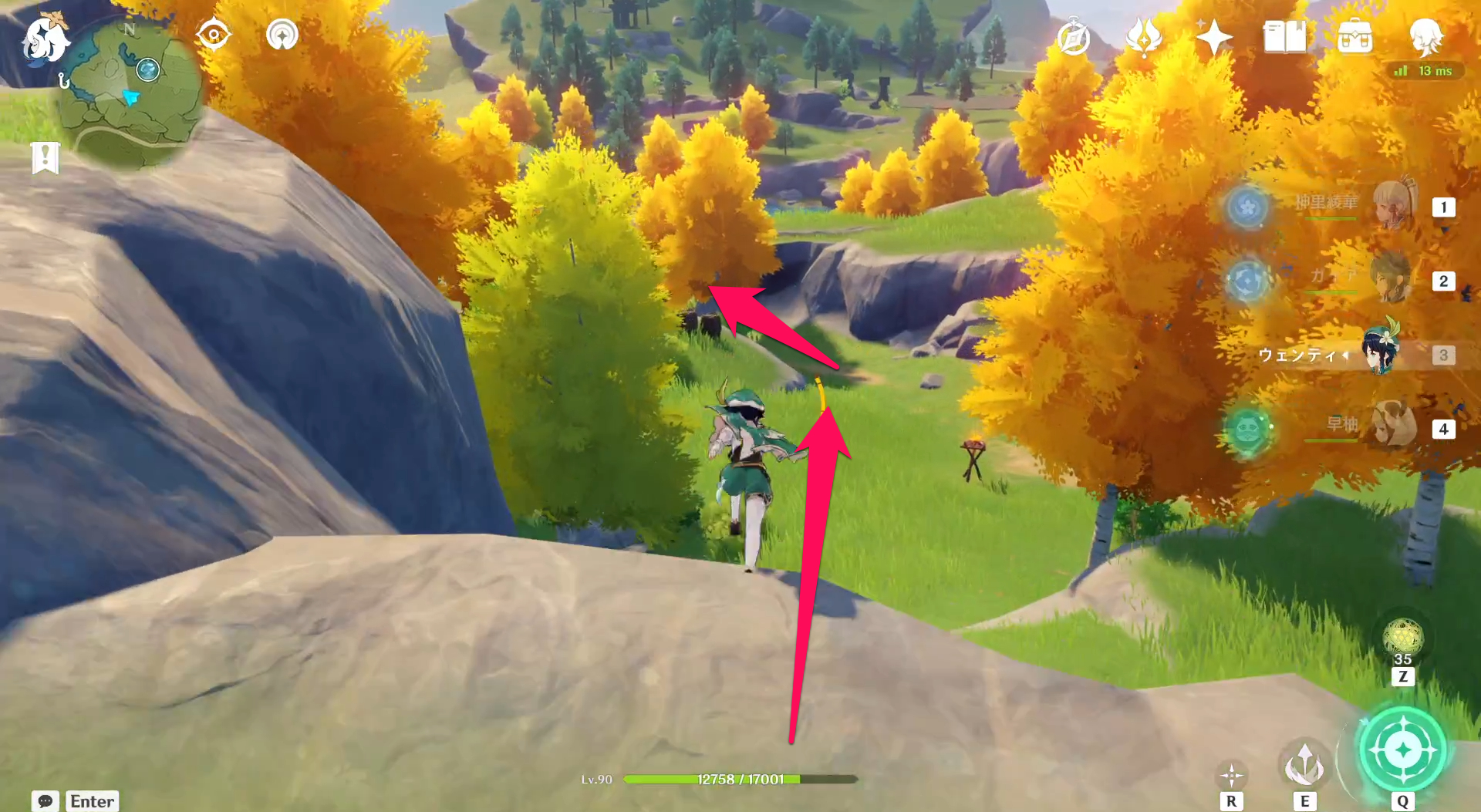Click Venti's health bar at the bottom
Image resolution: width=1481 pixels, height=812 pixels.
click(740, 779)
